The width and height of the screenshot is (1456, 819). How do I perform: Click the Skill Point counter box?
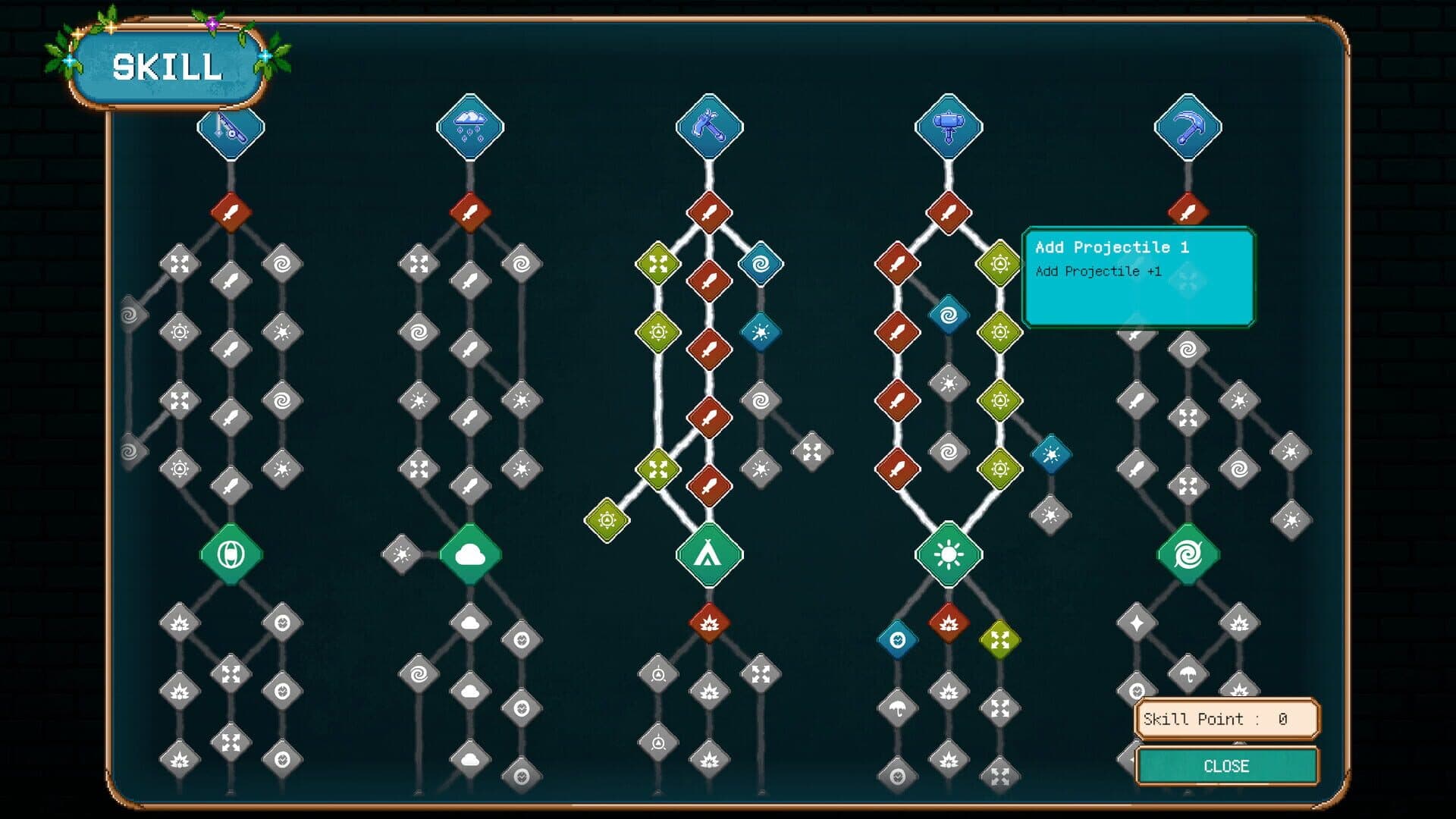[x=1226, y=719]
